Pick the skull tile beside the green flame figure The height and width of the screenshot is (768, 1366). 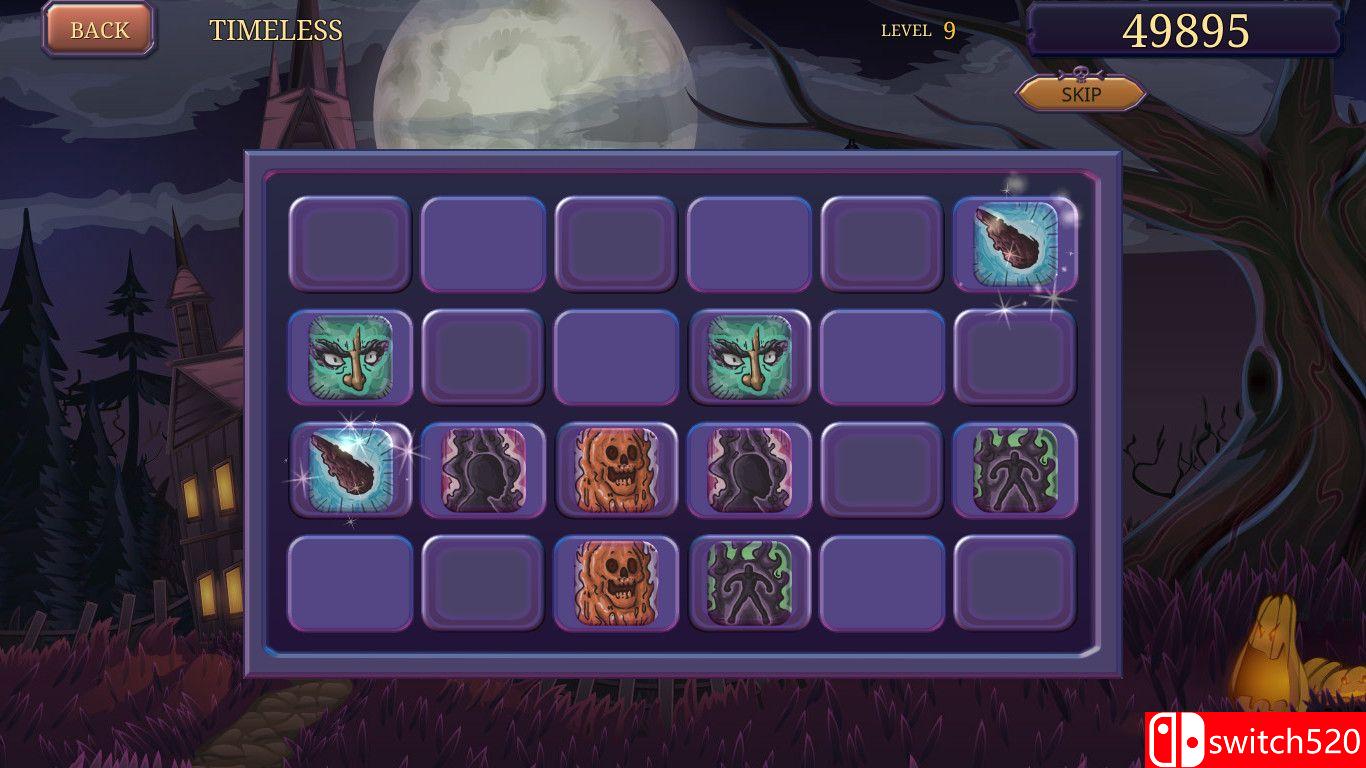[x=616, y=584]
